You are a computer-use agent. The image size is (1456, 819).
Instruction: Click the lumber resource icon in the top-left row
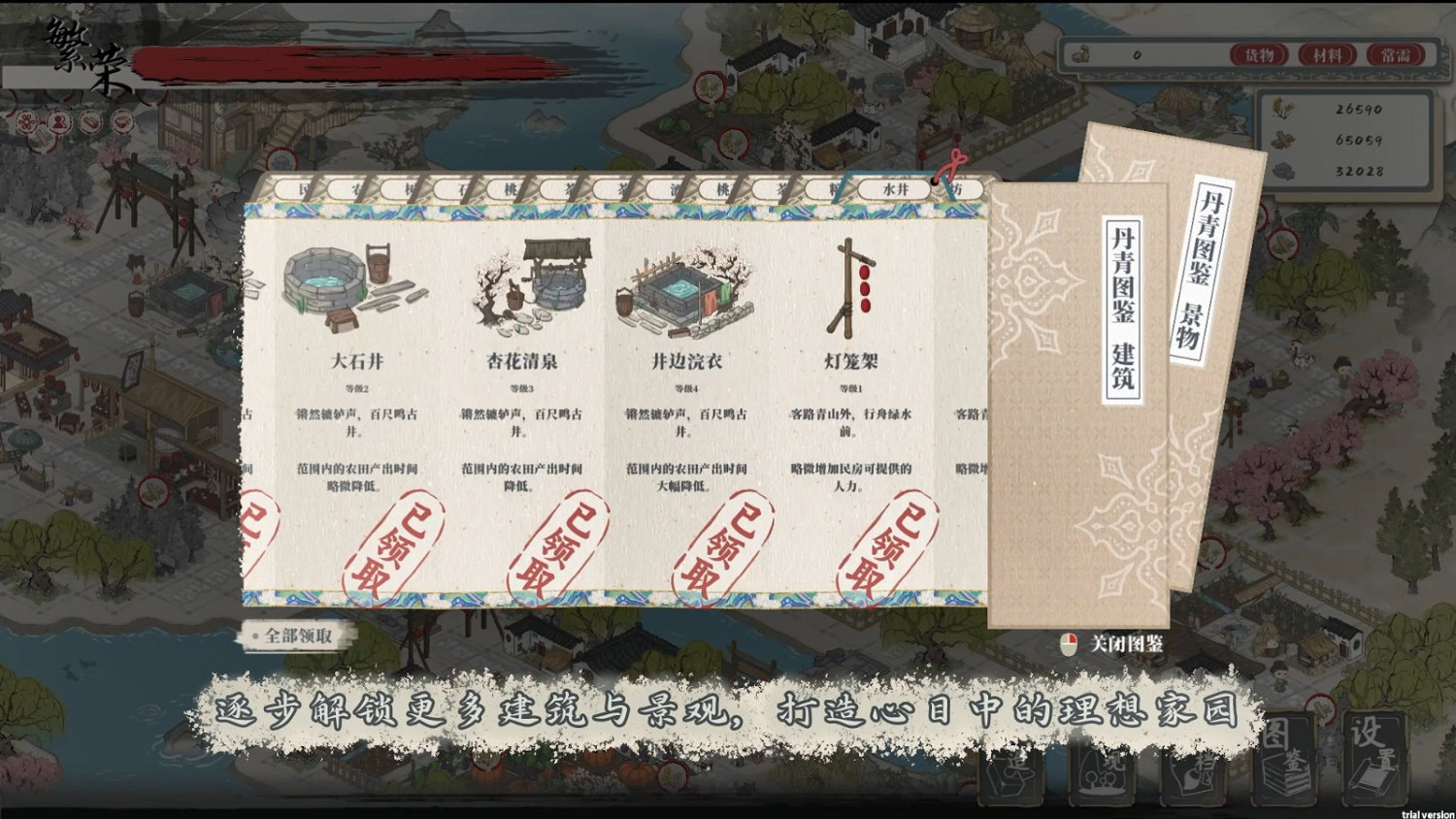click(x=89, y=121)
